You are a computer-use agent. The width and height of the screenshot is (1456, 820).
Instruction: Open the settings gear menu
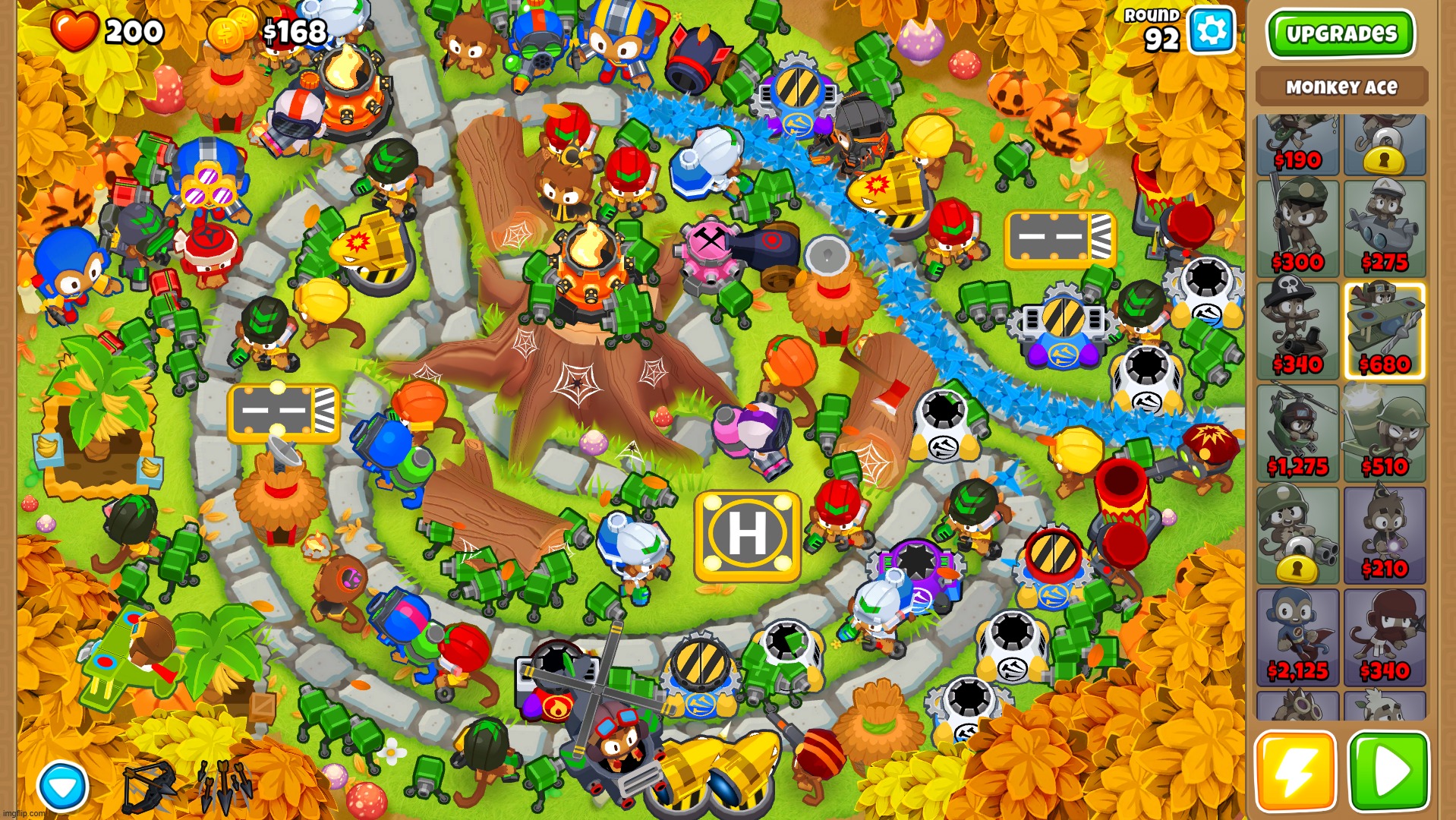click(1210, 31)
